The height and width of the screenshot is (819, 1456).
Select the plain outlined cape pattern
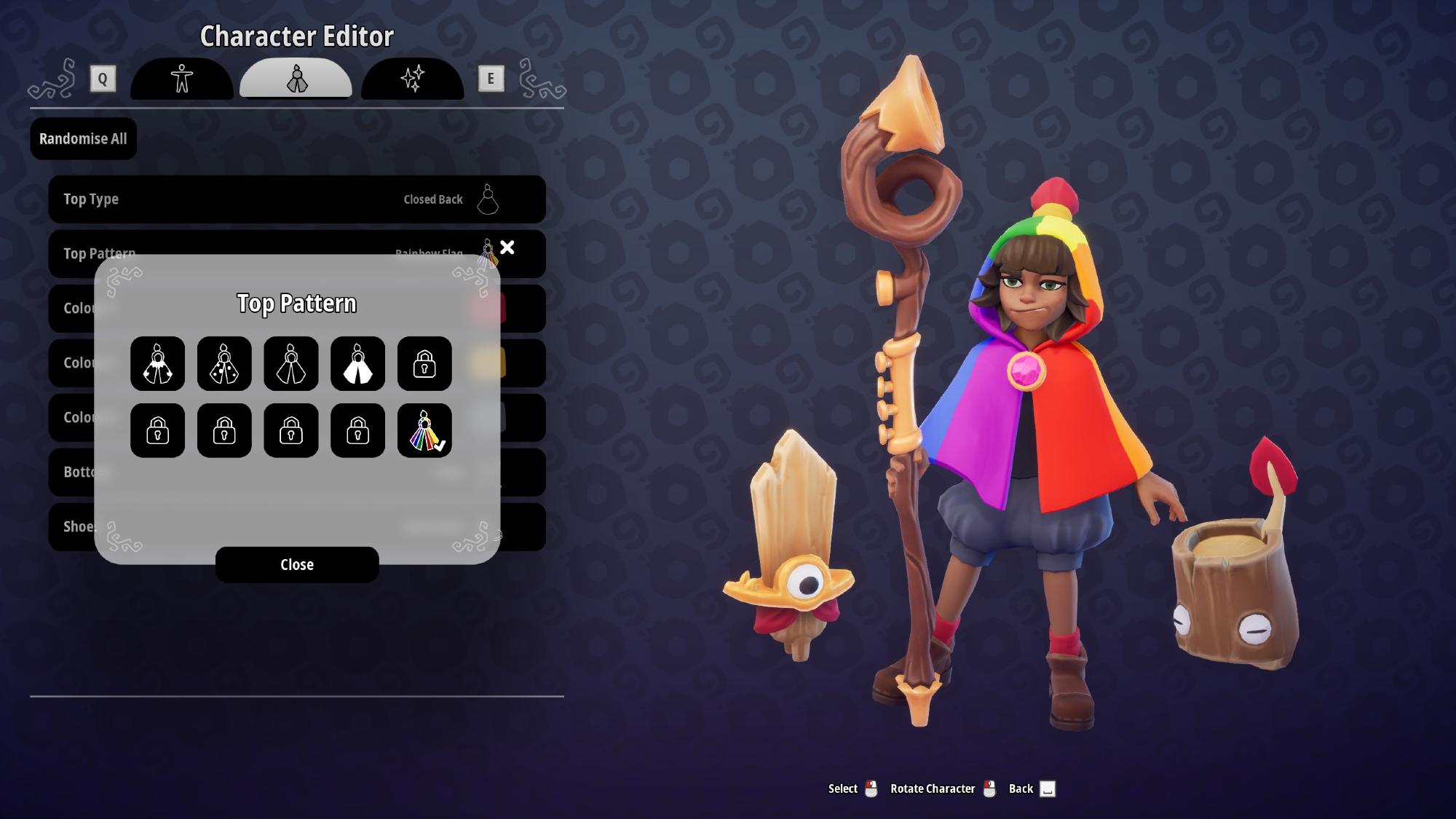click(x=291, y=364)
